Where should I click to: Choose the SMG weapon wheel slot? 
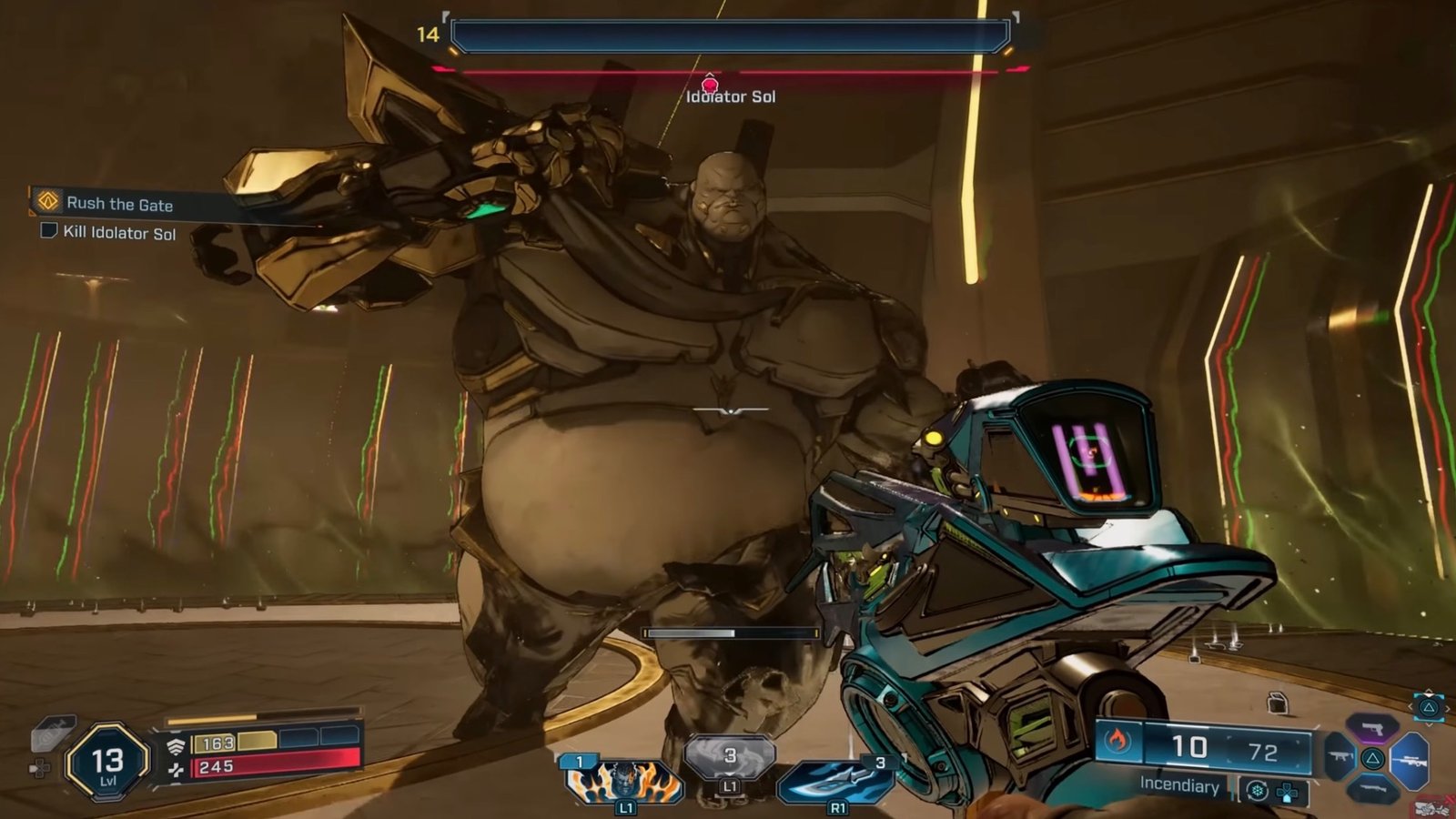[x=1340, y=757]
